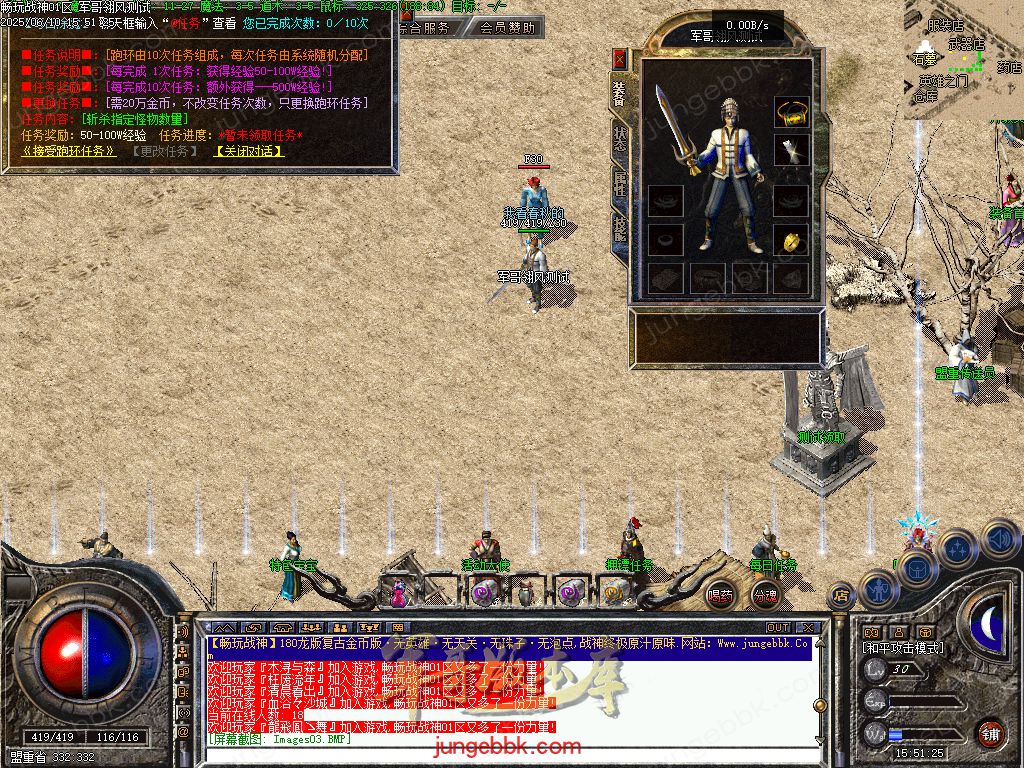Choose the 更改任务 dialogue option

(x=163, y=151)
